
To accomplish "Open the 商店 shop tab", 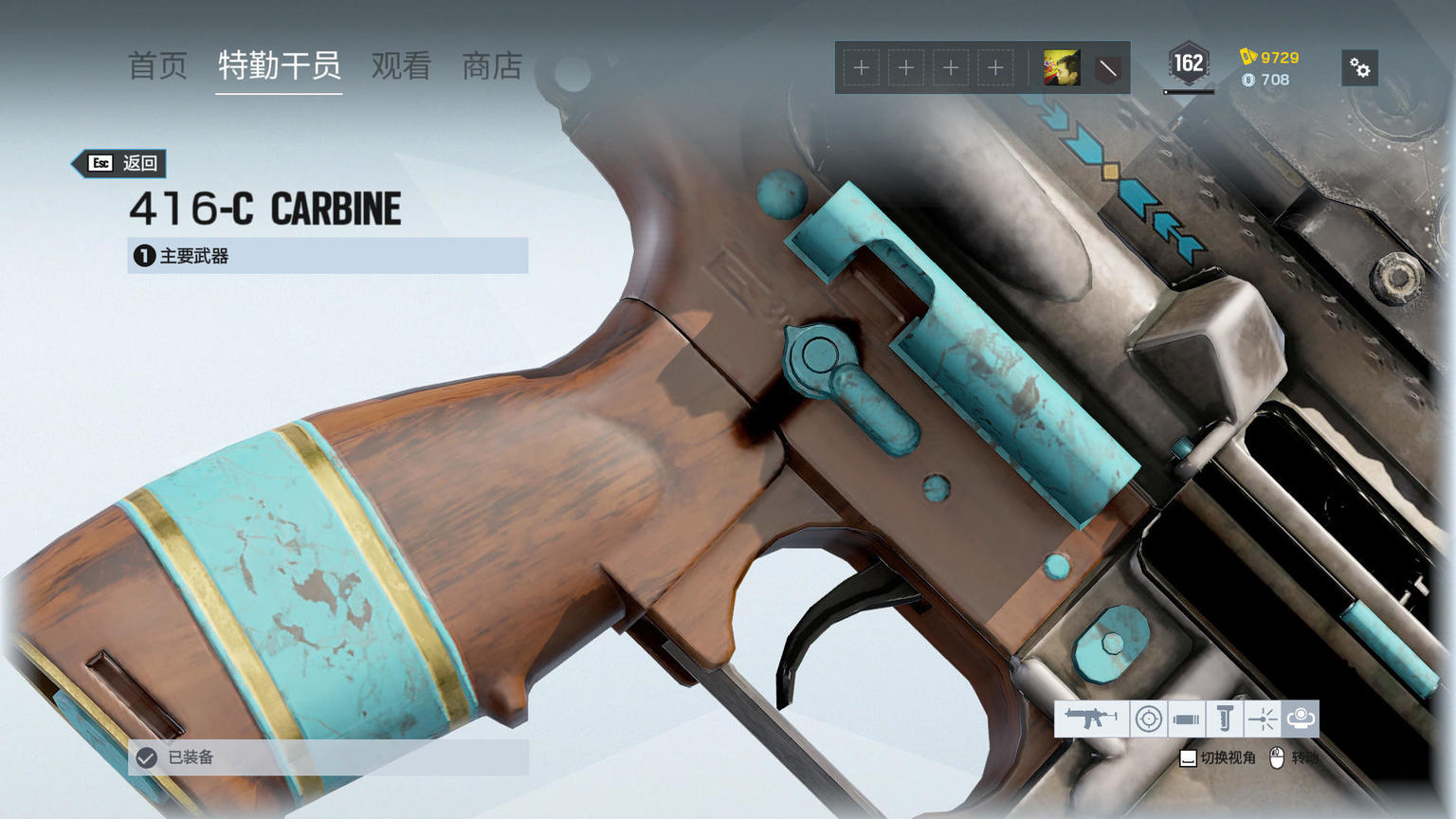I will click(x=492, y=66).
